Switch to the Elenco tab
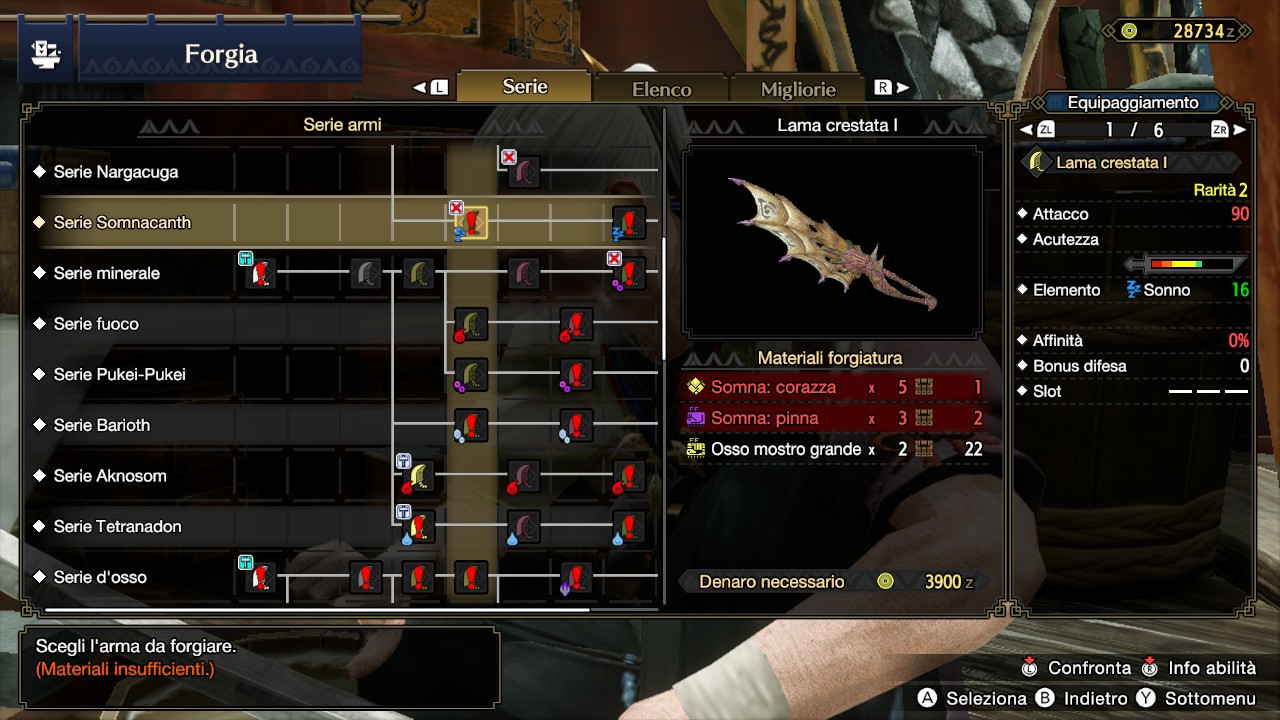The height and width of the screenshot is (720, 1280). 661,88
